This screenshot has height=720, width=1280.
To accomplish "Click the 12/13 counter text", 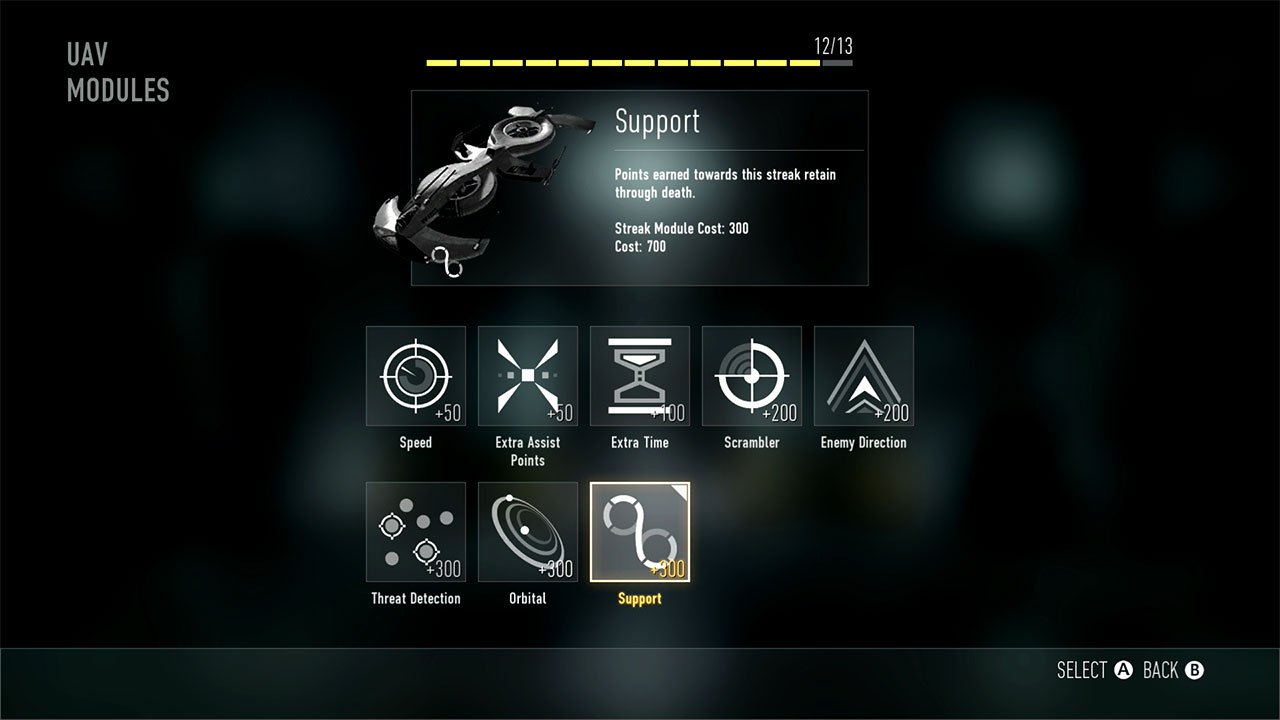I will click(826, 45).
